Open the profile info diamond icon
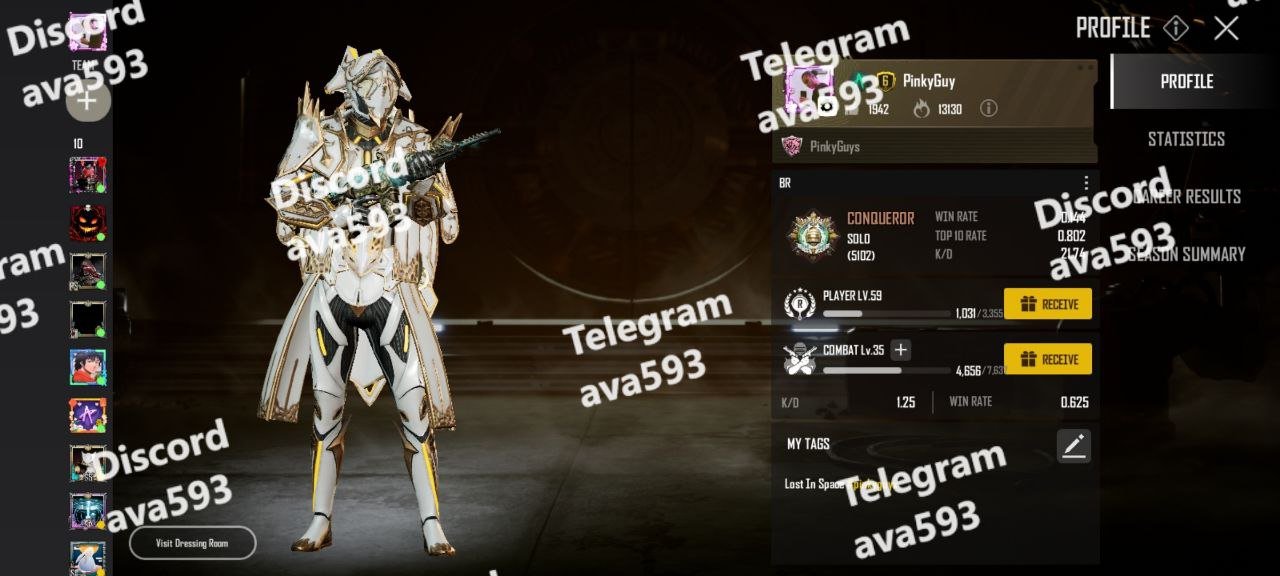This screenshot has height=576, width=1280. 1176,28
